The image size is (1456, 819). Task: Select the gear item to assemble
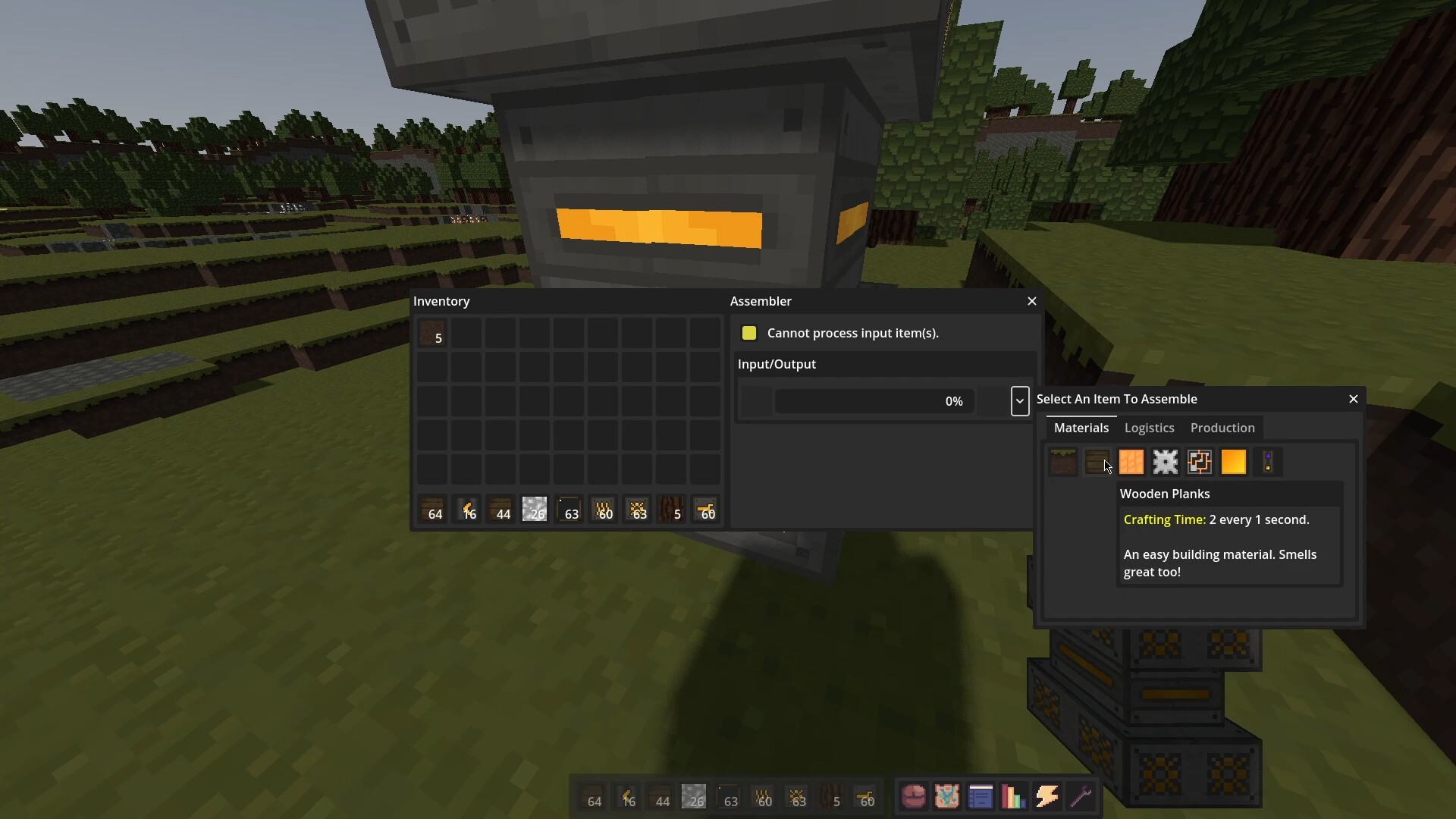click(x=1166, y=462)
